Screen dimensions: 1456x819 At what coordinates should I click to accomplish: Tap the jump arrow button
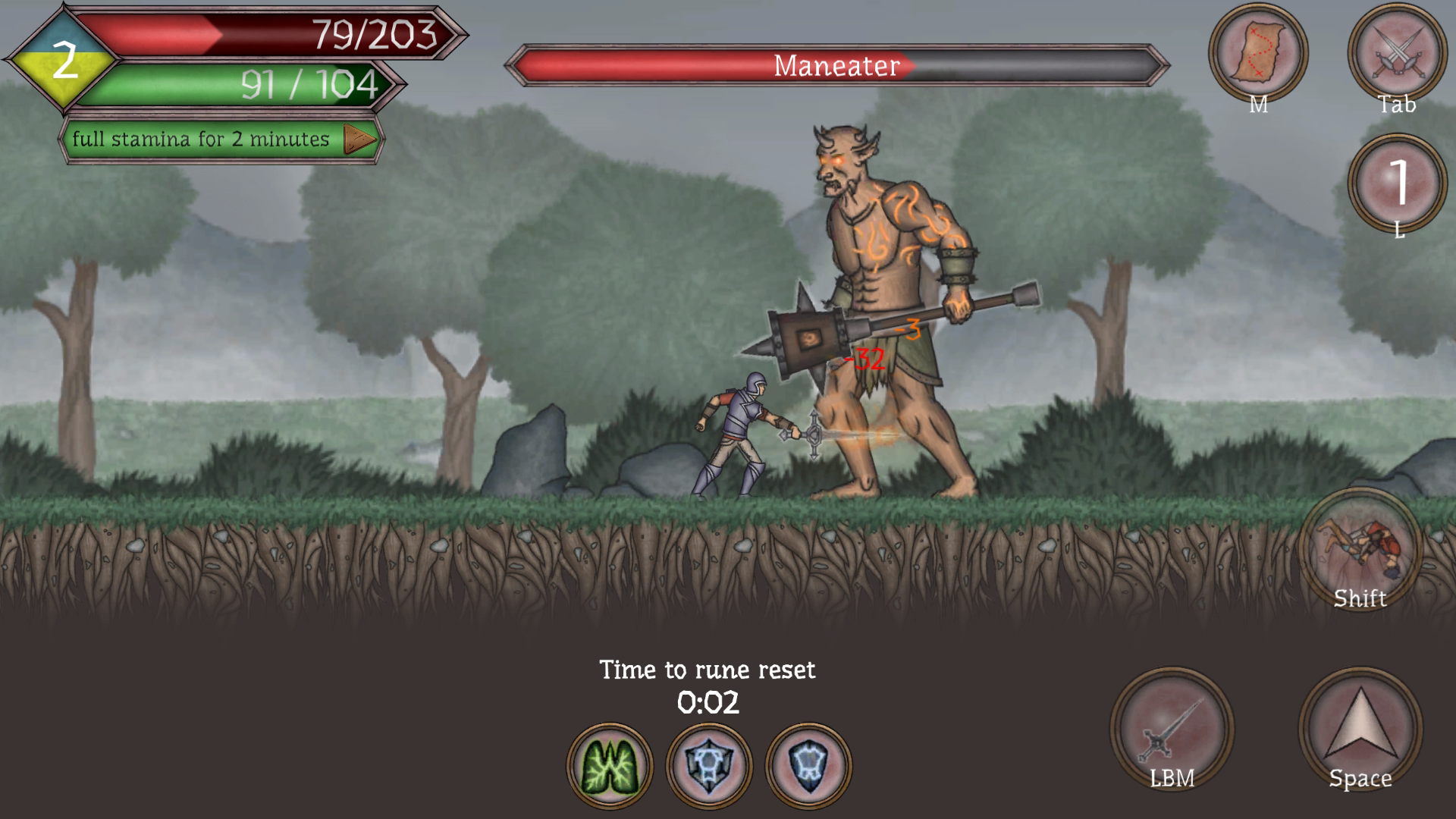click(x=1360, y=730)
